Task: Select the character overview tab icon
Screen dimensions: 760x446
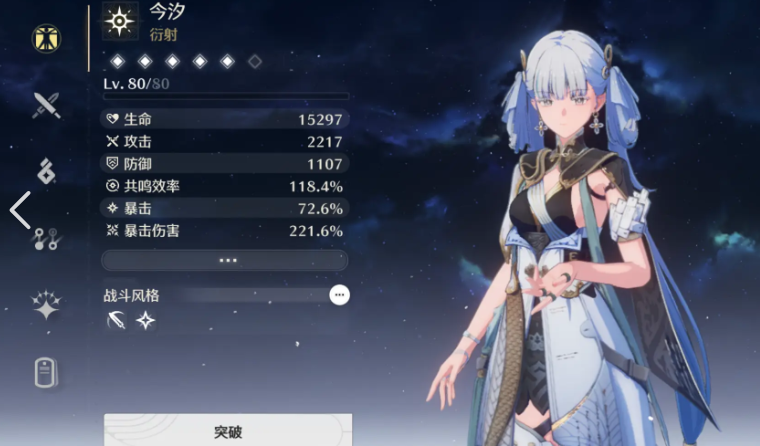Action: tap(46, 38)
